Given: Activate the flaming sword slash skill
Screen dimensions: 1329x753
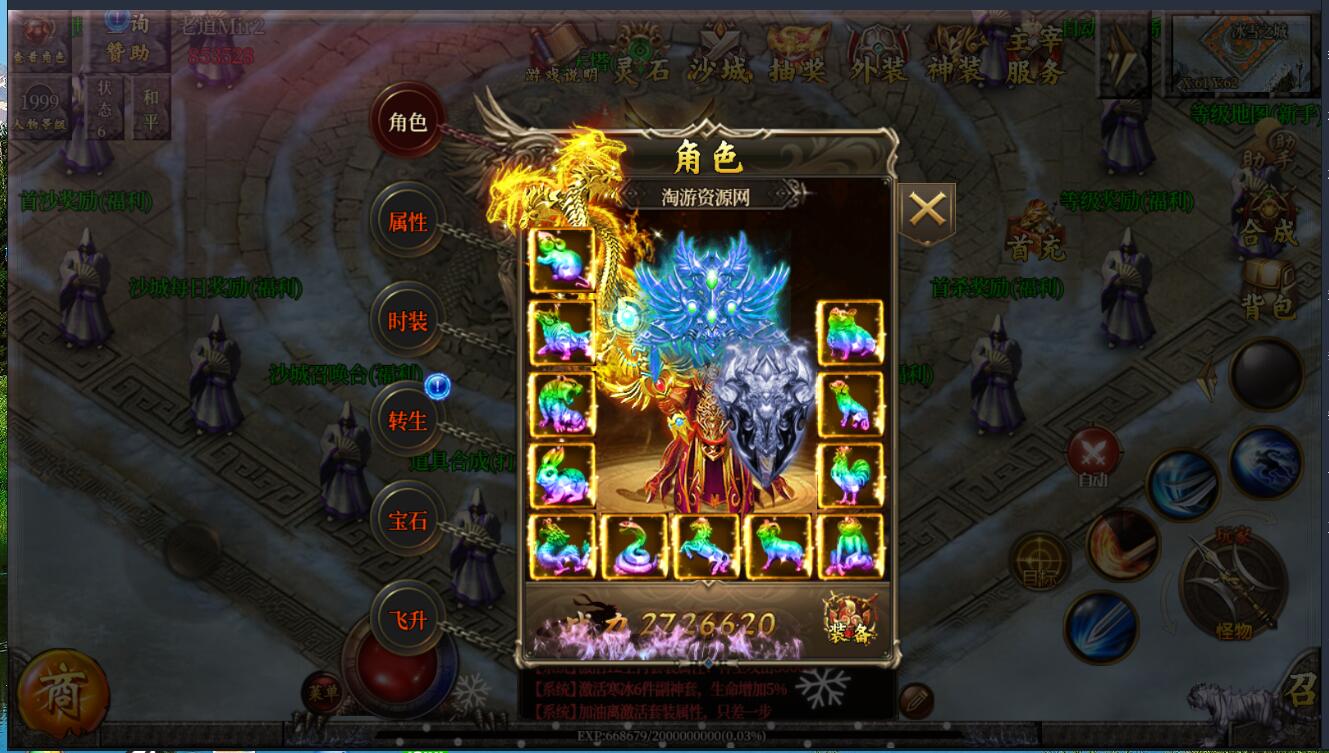Looking at the screenshot, I should (x=1122, y=546).
